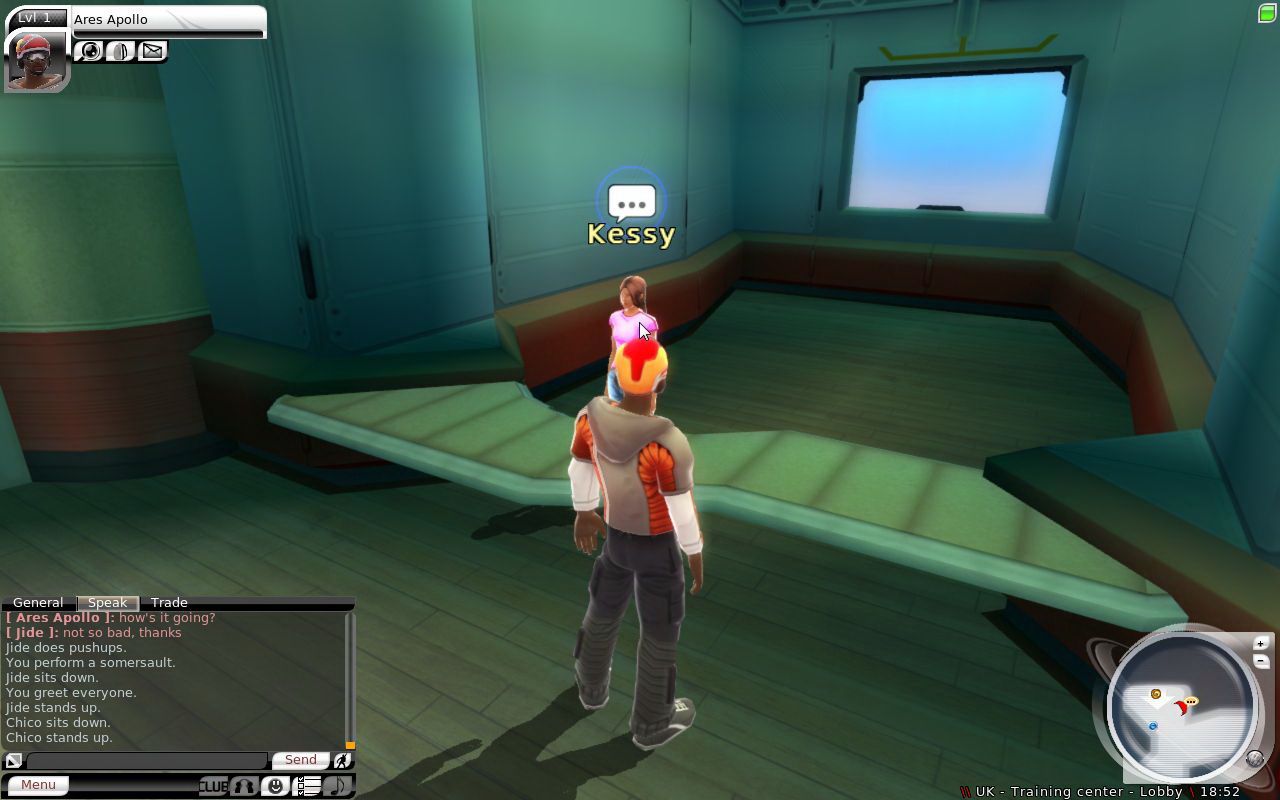Send the chat message
1280x800 pixels.
300,760
